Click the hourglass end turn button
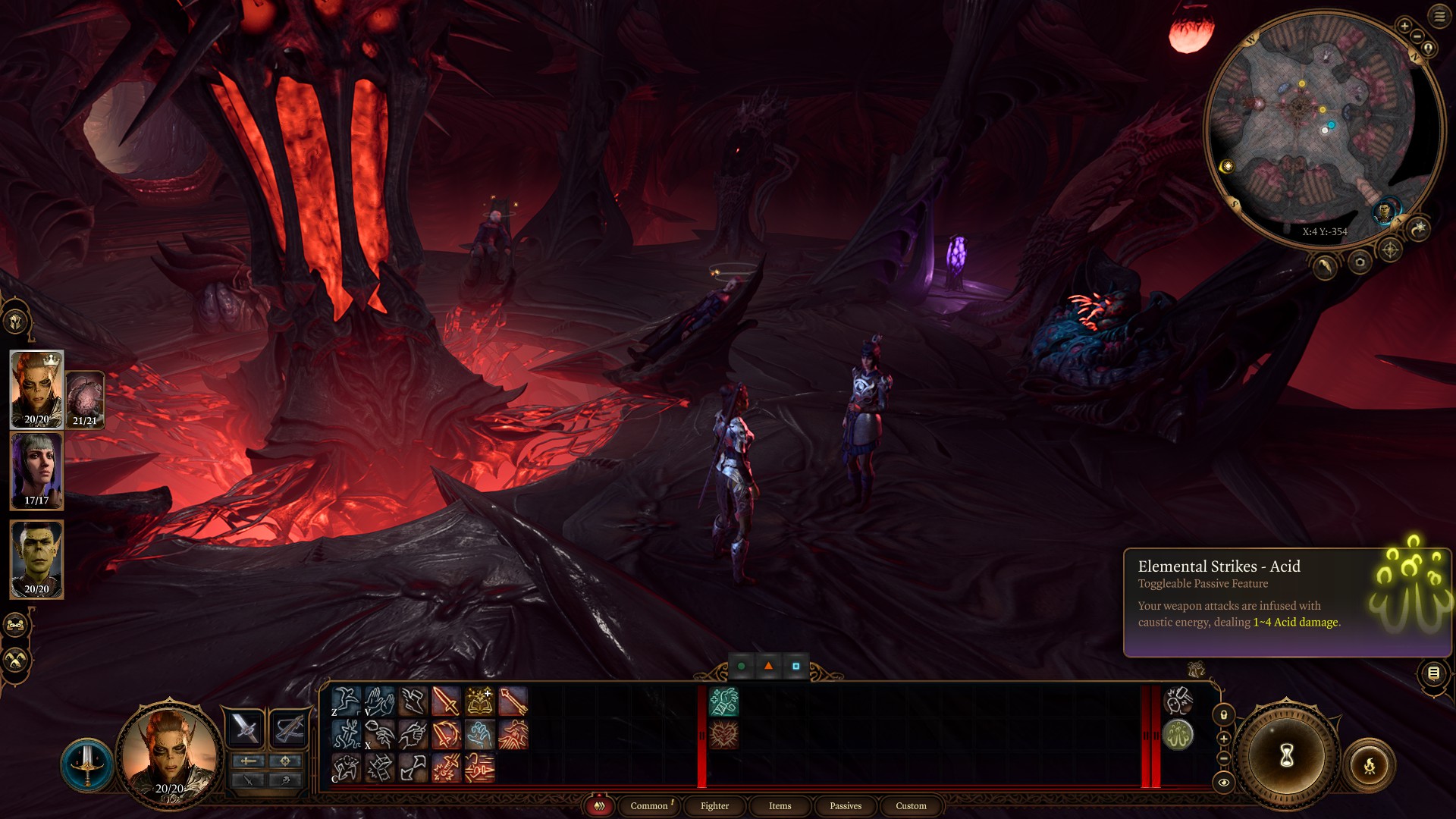This screenshot has width=1456, height=819. click(1286, 755)
